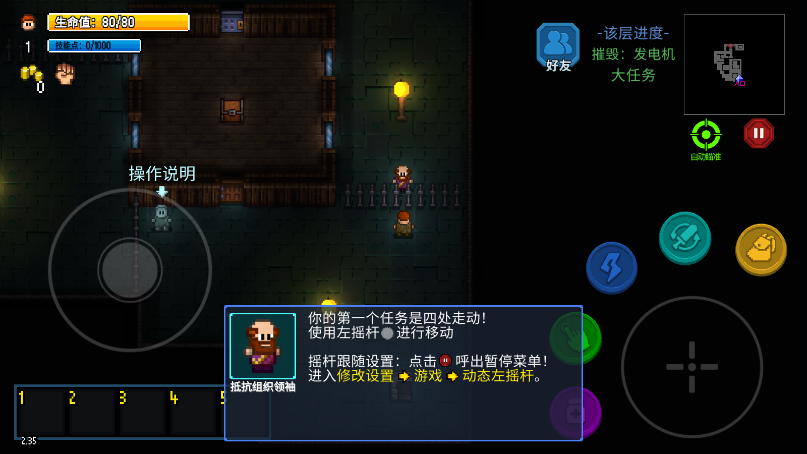Tap the gold coins icon
Screen dimensions: 807x454
pos(31,74)
